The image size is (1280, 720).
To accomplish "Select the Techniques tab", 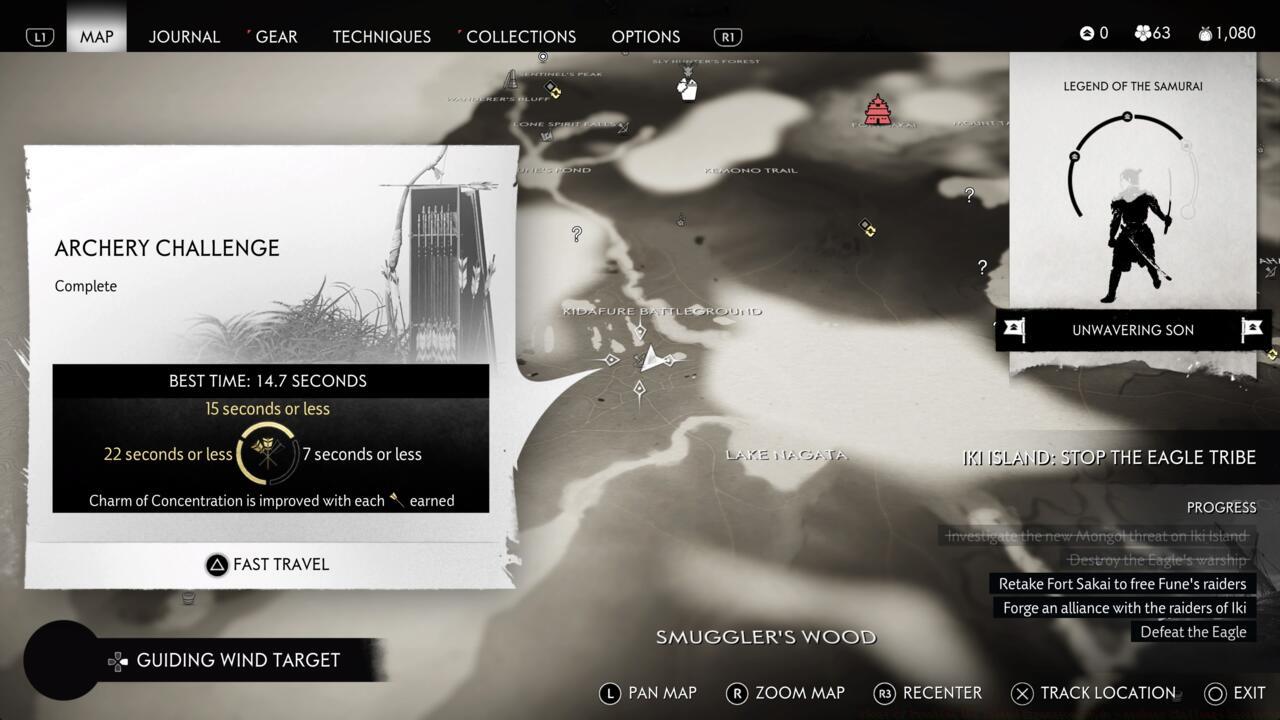I will pyautogui.click(x=381, y=36).
